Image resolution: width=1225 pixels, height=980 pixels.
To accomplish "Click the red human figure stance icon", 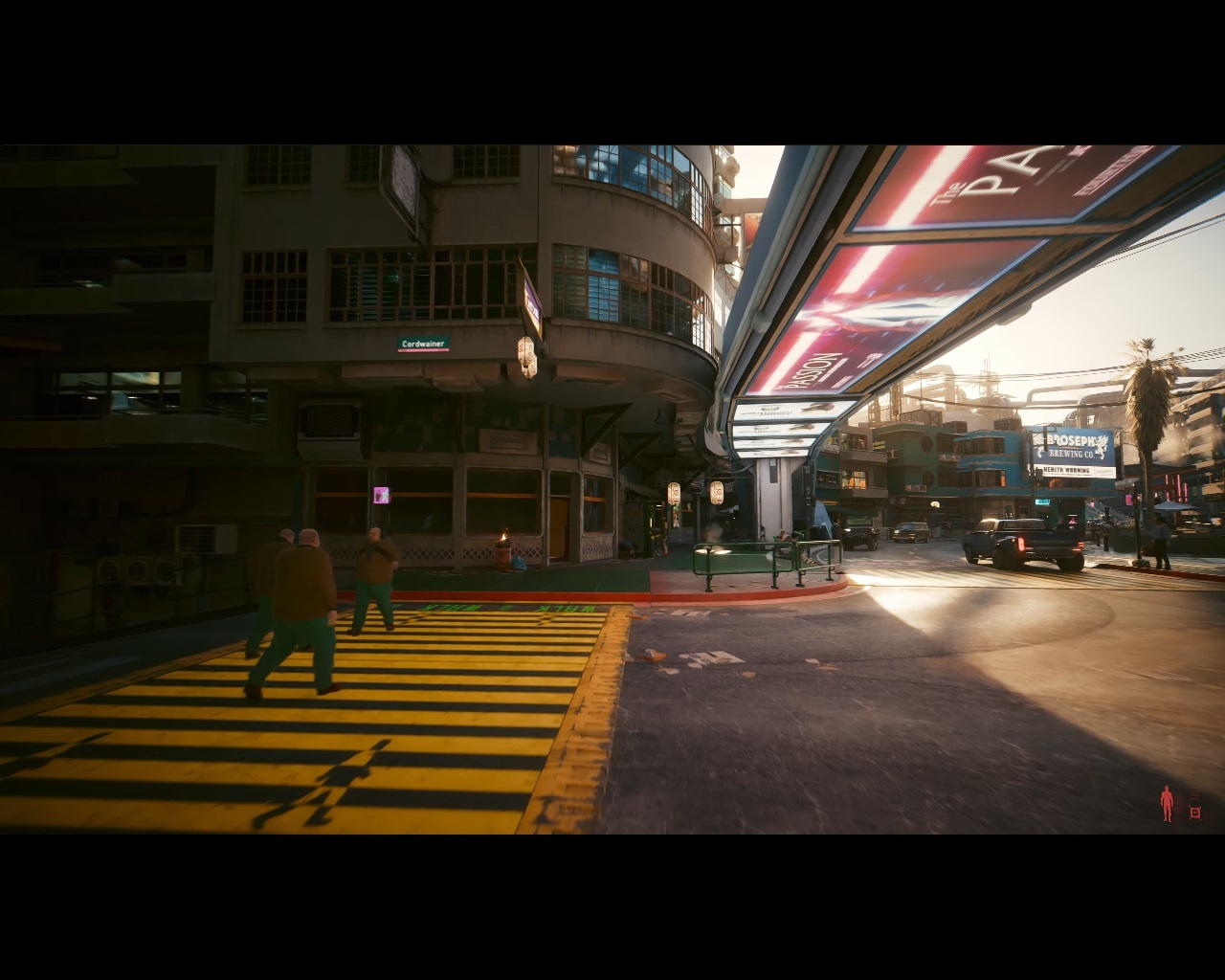I will point(1167,804).
